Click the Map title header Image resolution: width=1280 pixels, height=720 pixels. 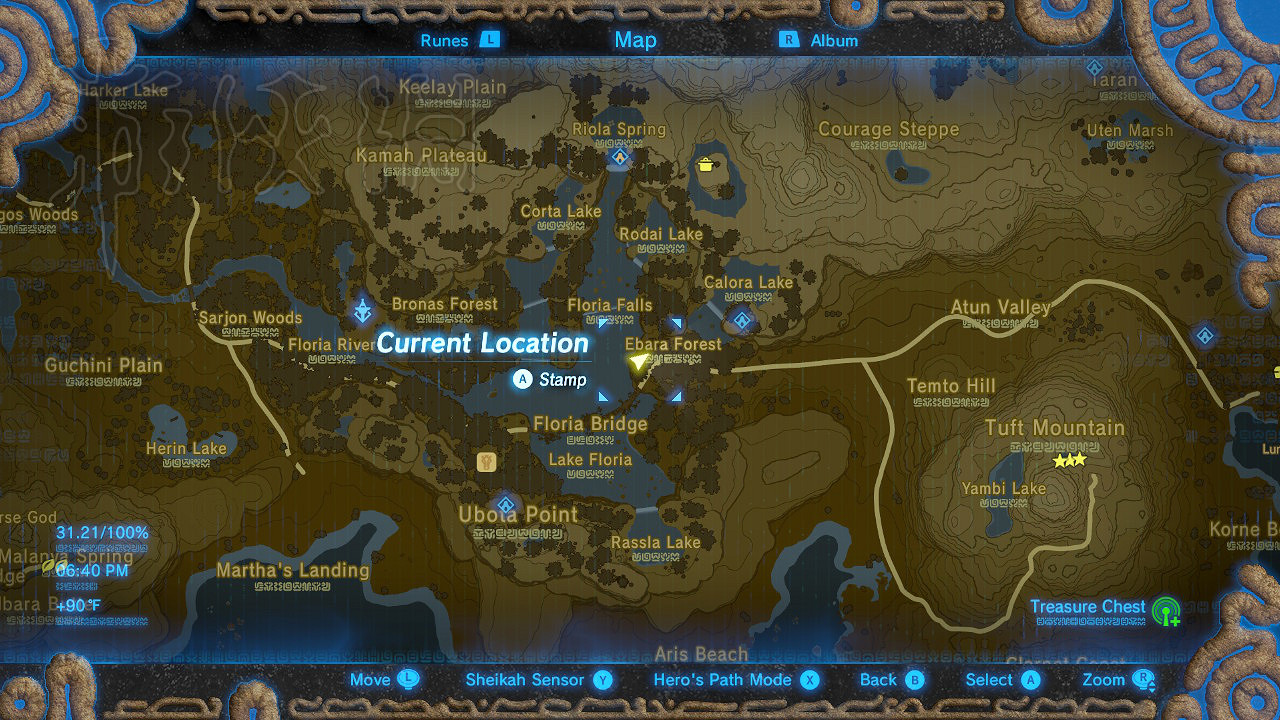pyautogui.click(x=634, y=40)
